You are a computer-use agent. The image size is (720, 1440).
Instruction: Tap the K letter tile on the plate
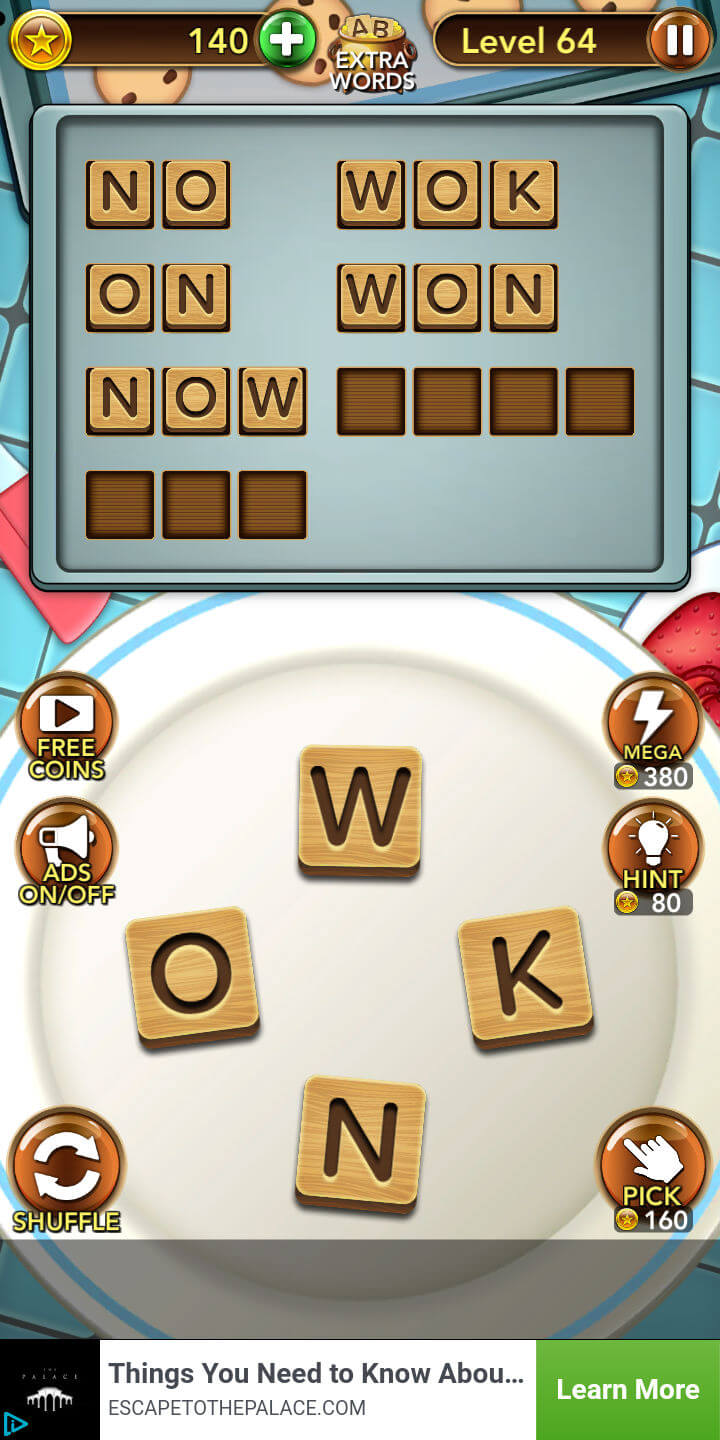point(525,976)
